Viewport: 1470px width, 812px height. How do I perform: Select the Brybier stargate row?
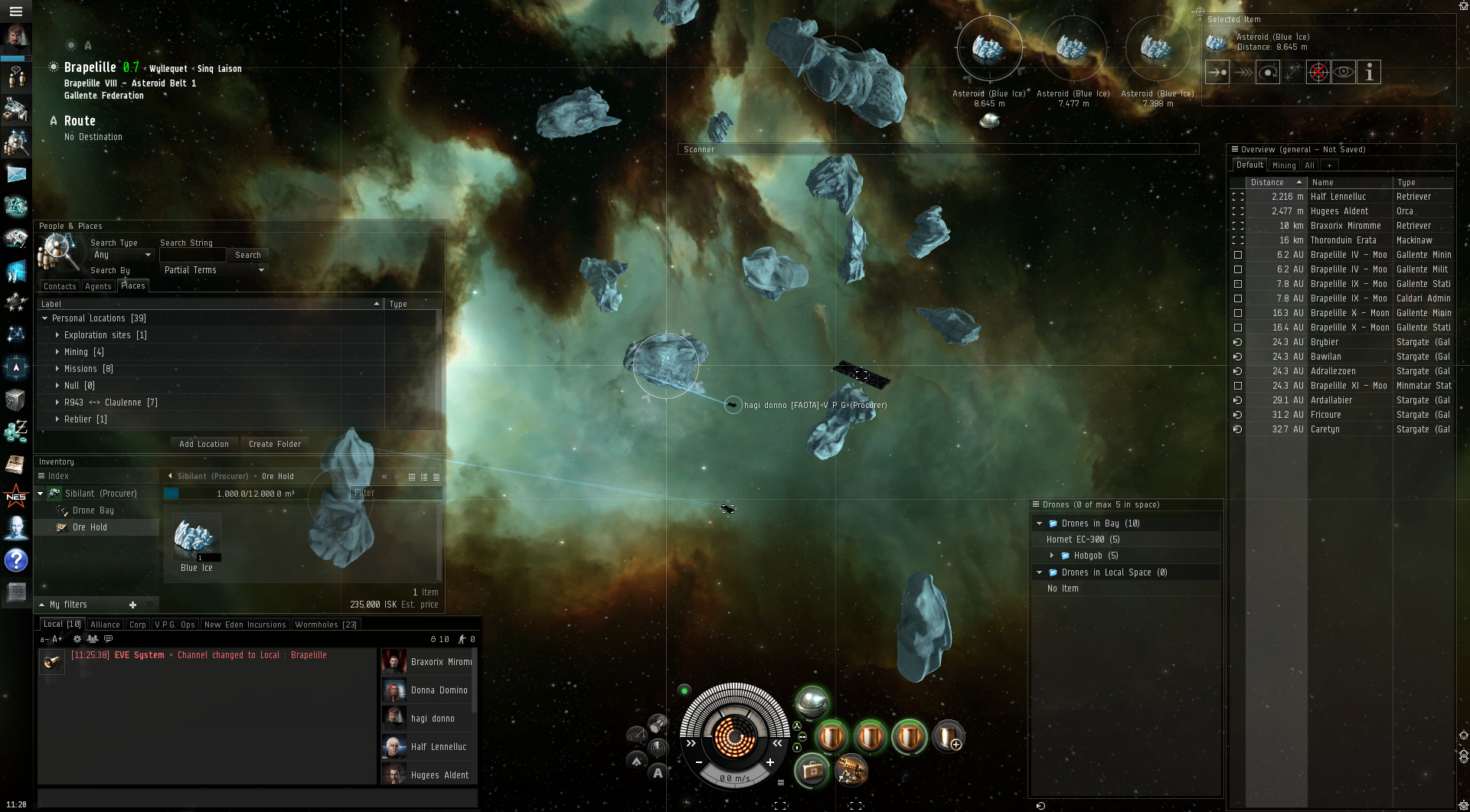(1325, 342)
